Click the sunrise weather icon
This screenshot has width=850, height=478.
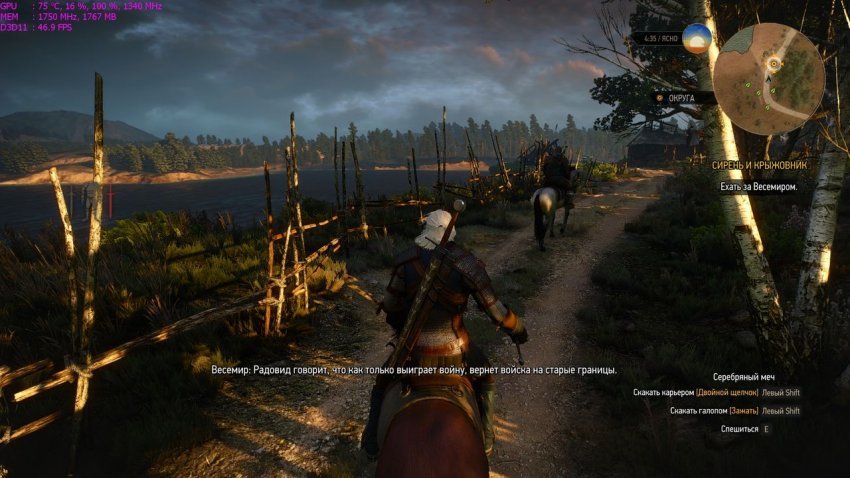tap(697, 38)
